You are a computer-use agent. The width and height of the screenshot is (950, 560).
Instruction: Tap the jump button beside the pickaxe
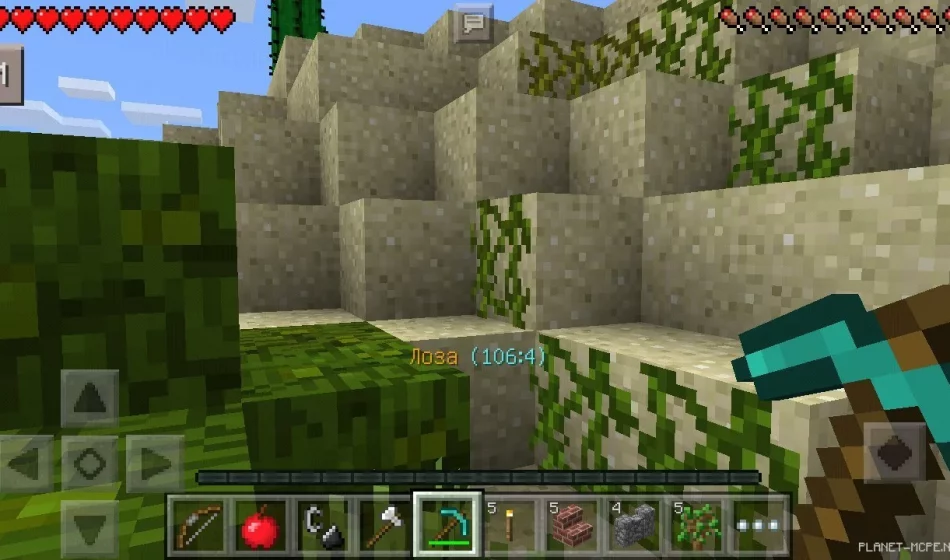[893, 452]
